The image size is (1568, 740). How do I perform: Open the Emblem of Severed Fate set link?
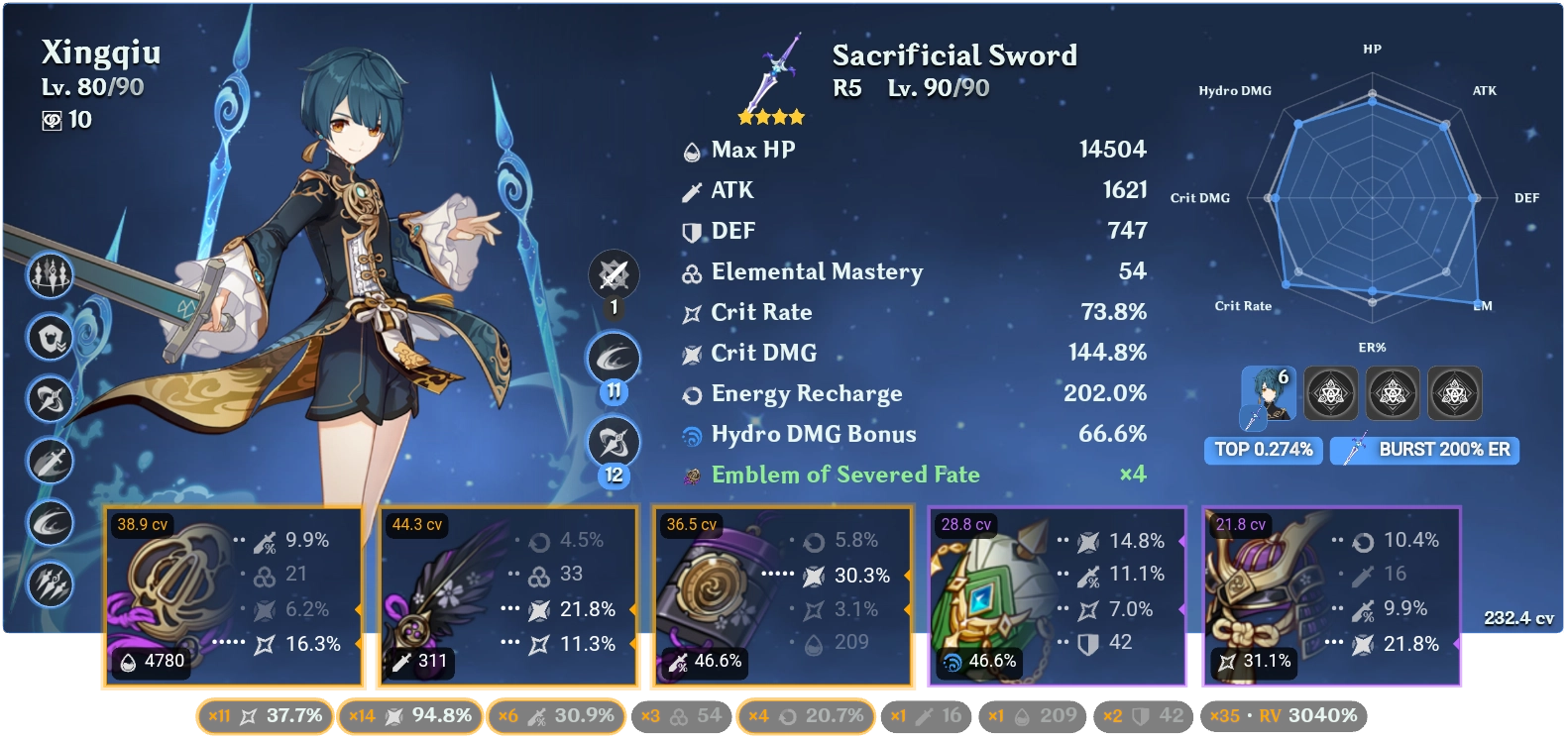click(843, 475)
